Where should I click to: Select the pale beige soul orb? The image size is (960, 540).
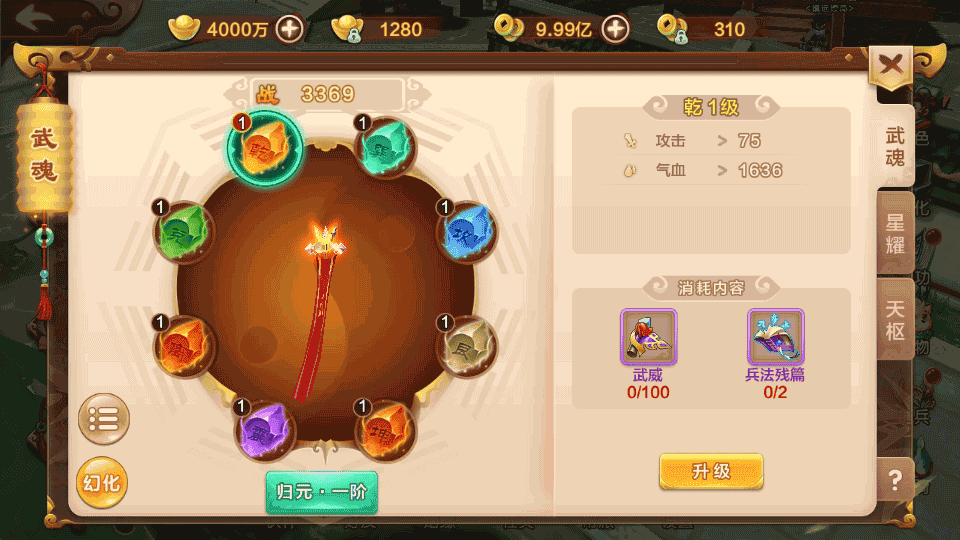coord(467,345)
